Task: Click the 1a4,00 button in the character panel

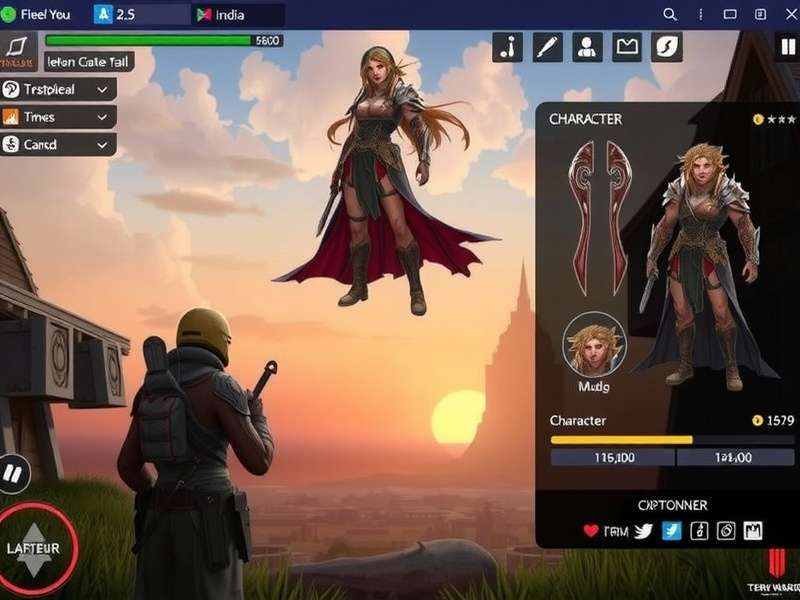Action: point(735,457)
